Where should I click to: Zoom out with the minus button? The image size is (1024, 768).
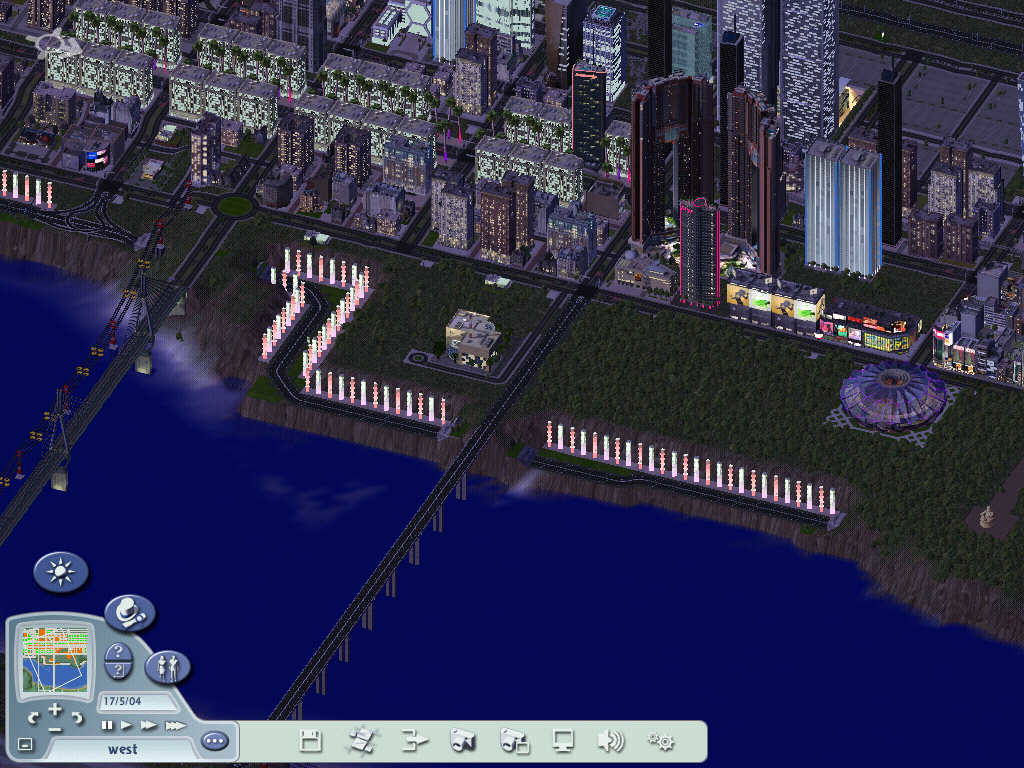tap(55, 728)
